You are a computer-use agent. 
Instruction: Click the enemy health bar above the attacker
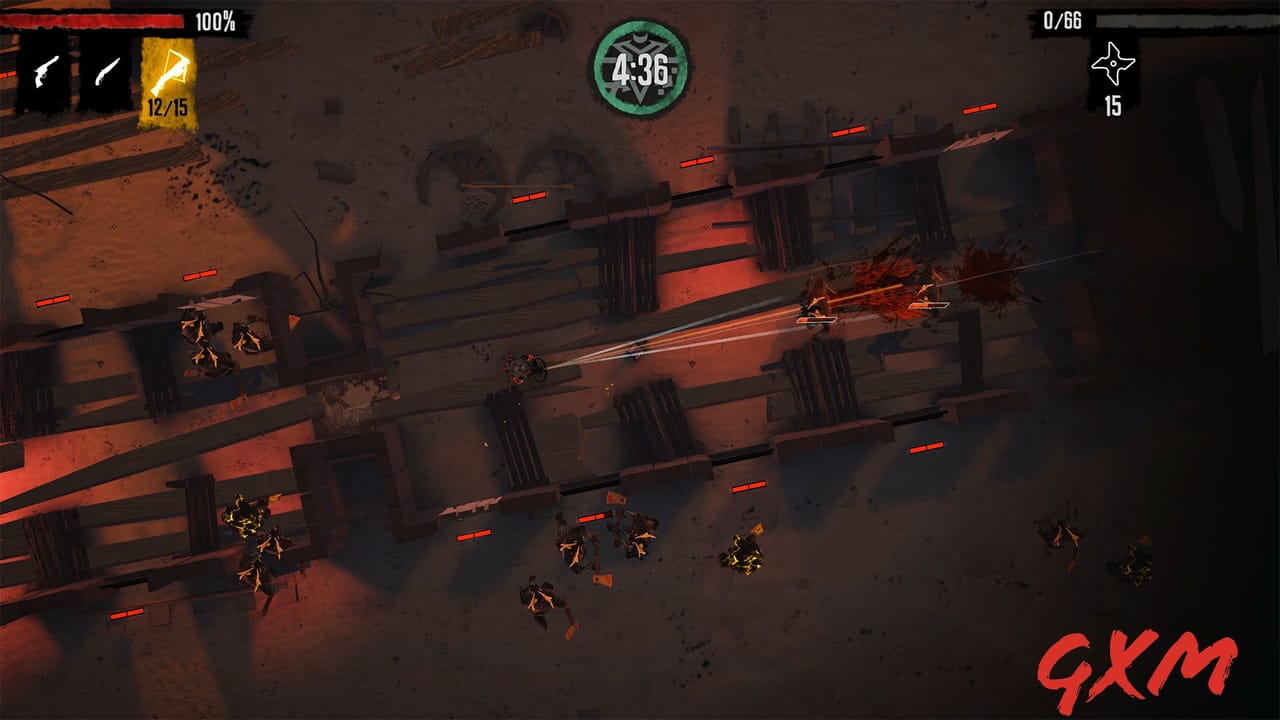pyautogui.click(x=929, y=305)
